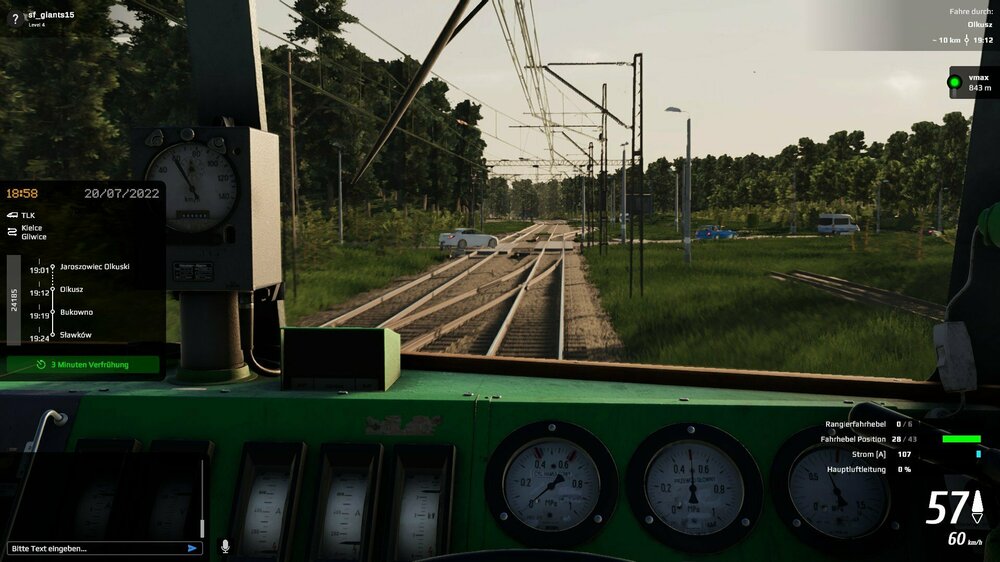The width and height of the screenshot is (1000, 562).
Task: Select the Jaroszowiec Olkuski timetable stop
Action: click(x=94, y=267)
